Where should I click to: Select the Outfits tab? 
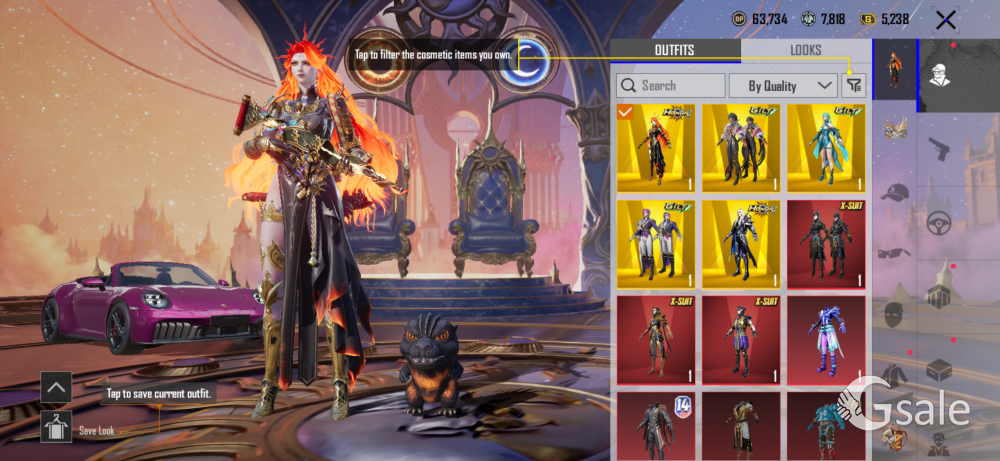[675, 50]
